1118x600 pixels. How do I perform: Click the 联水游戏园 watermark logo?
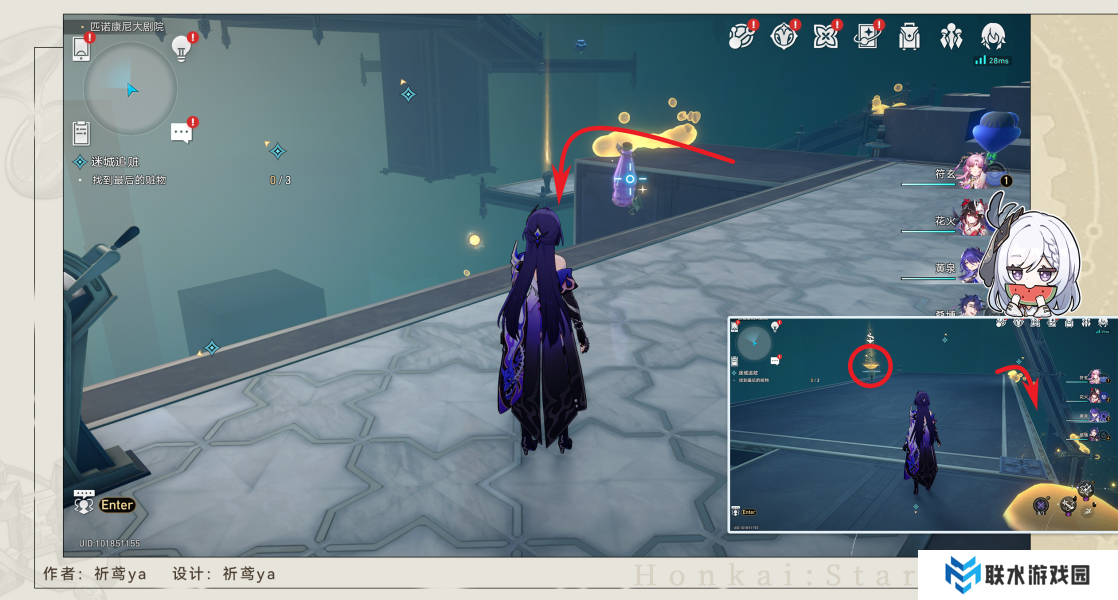[x=1018, y=575]
